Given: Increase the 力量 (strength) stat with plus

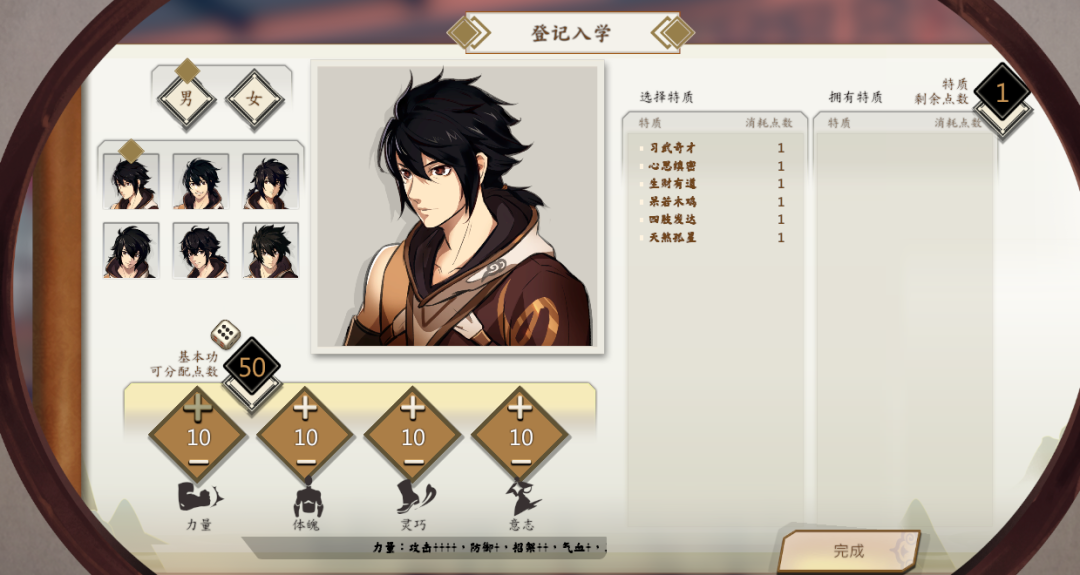Looking at the screenshot, I should click(x=198, y=407).
